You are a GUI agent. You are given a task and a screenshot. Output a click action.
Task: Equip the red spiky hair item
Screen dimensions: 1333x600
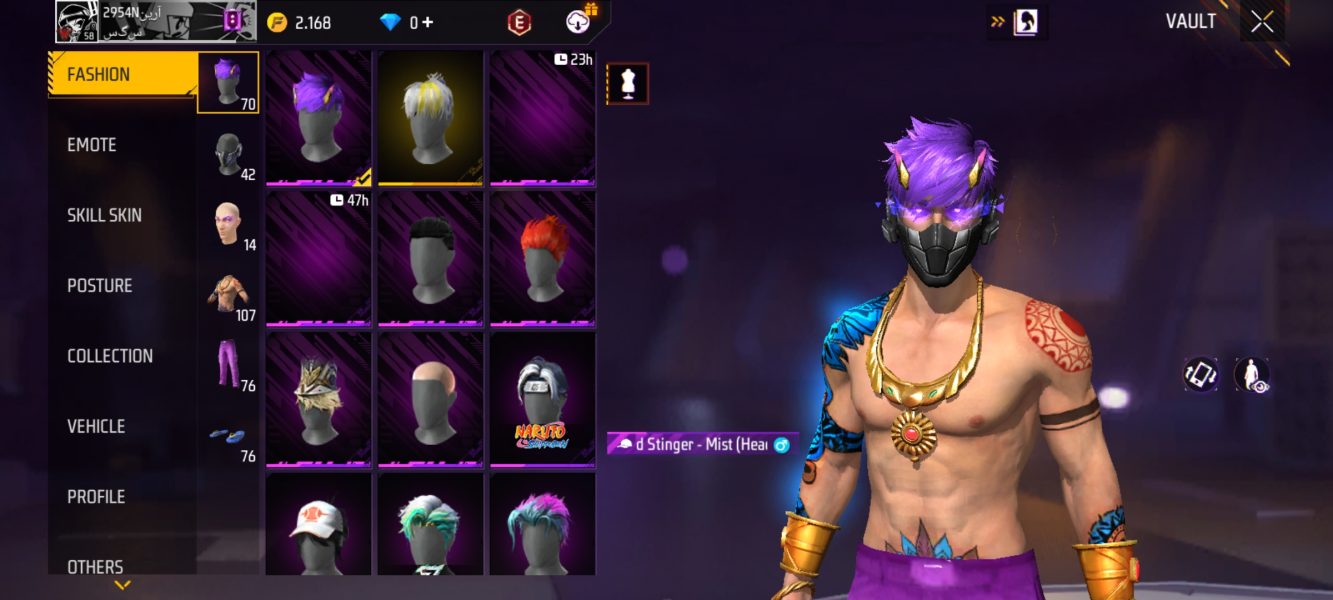coord(543,258)
